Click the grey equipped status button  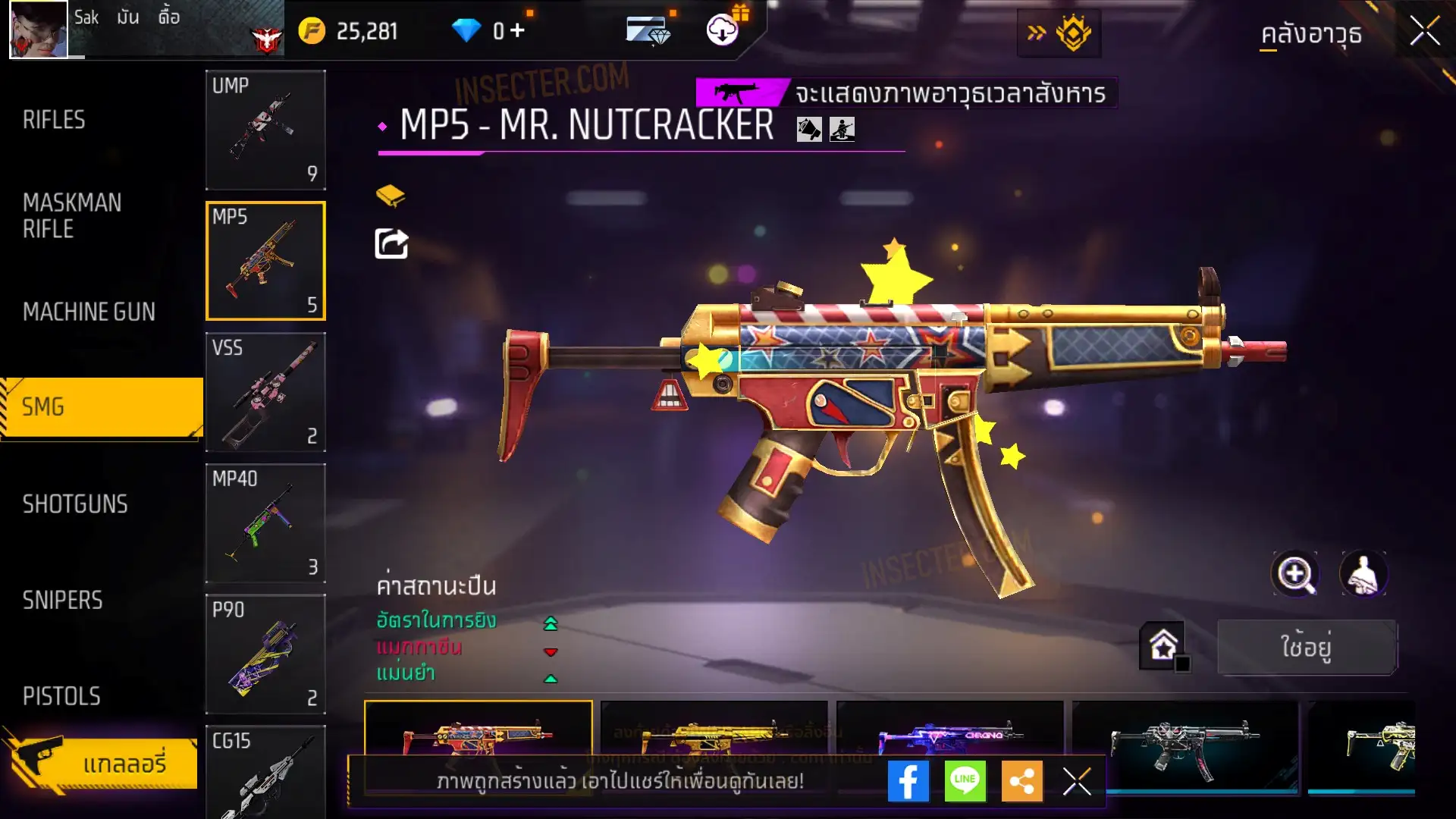1307,647
